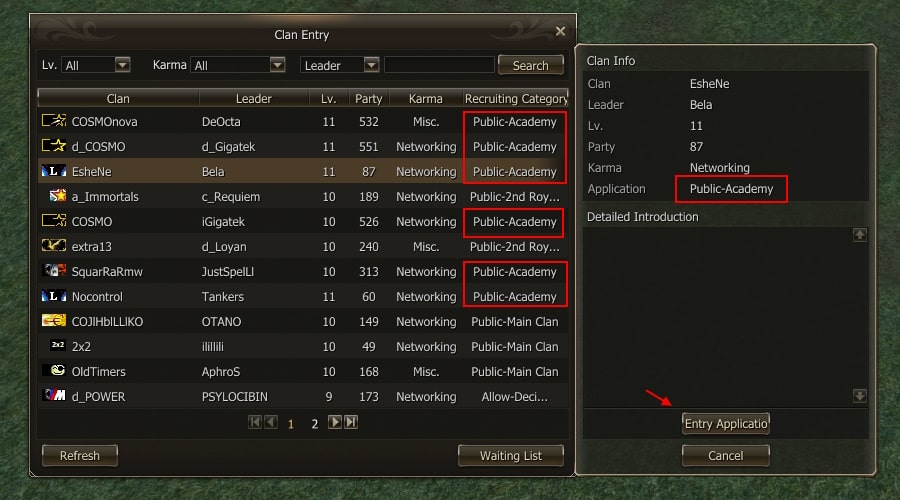Screen dimensions: 900x500
Task: Submit the Entry Application
Action: [x=726, y=423]
